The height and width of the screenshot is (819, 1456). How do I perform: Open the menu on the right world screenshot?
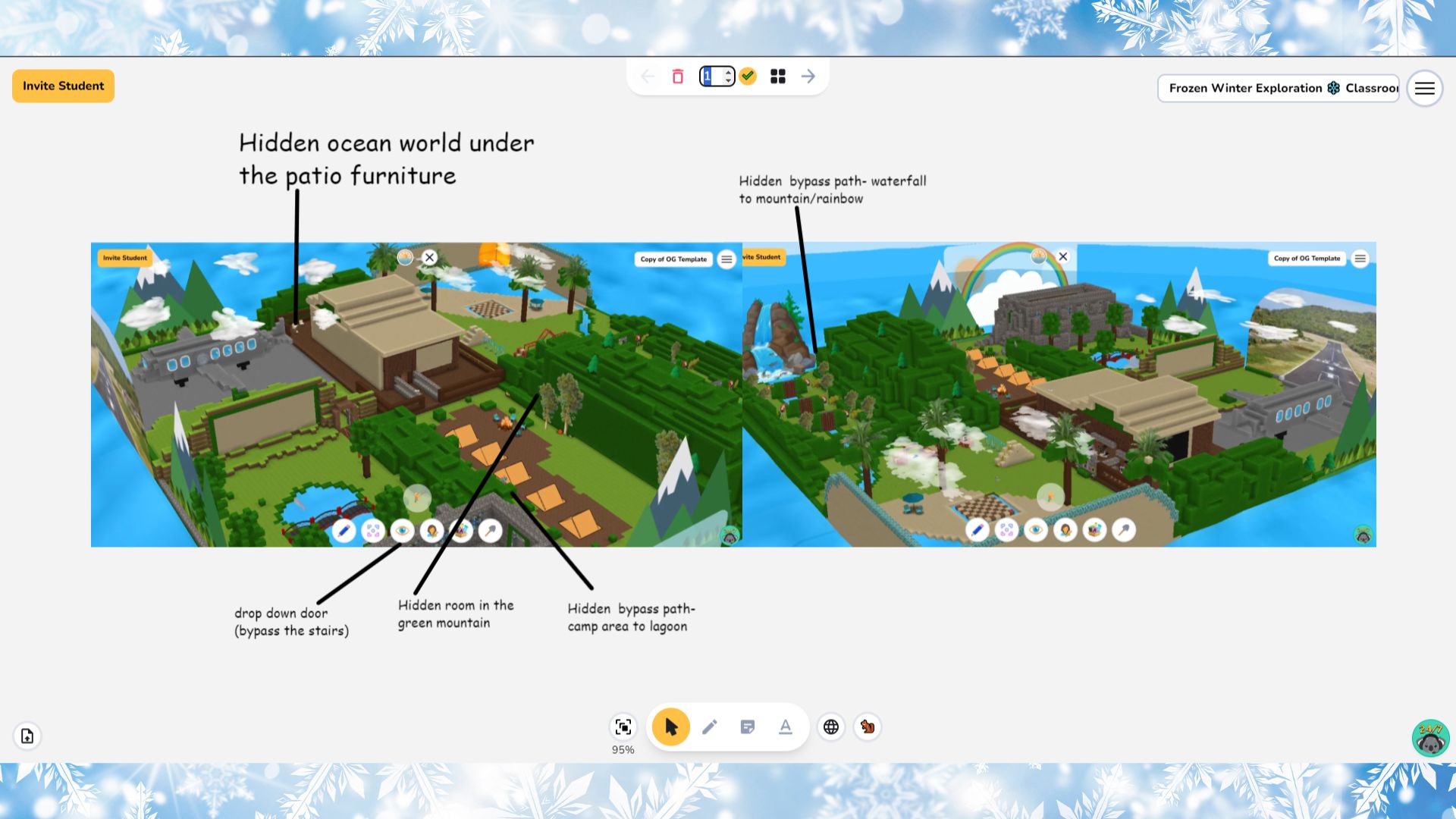1360,259
